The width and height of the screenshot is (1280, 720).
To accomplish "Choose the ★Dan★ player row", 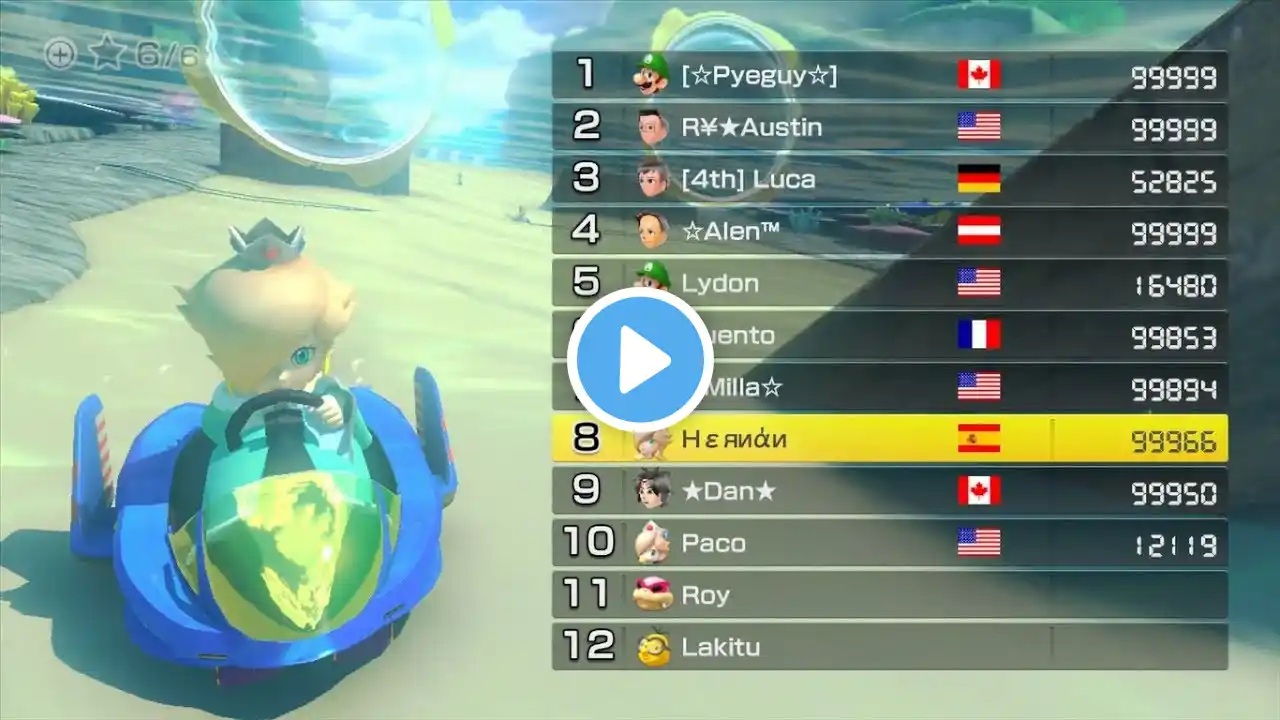I will tap(889, 491).
